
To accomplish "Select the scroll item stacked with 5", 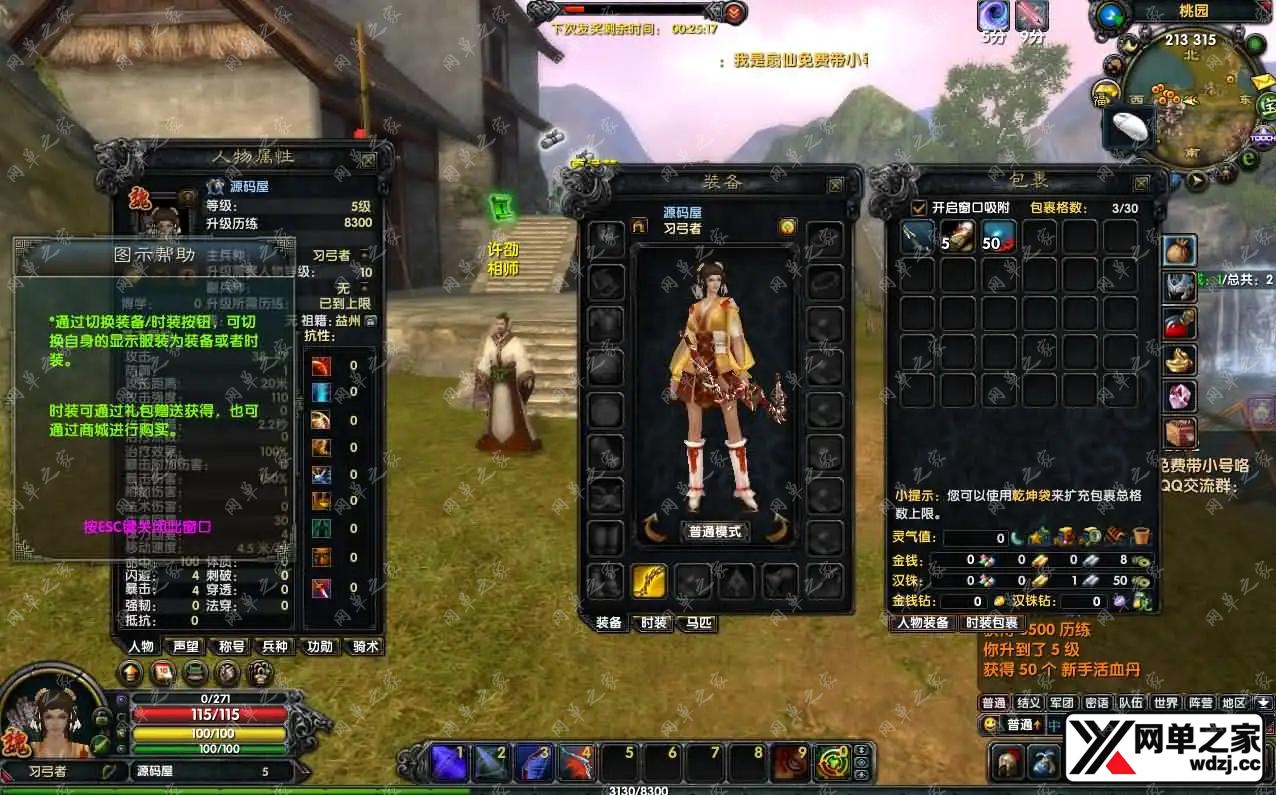I will tap(958, 236).
